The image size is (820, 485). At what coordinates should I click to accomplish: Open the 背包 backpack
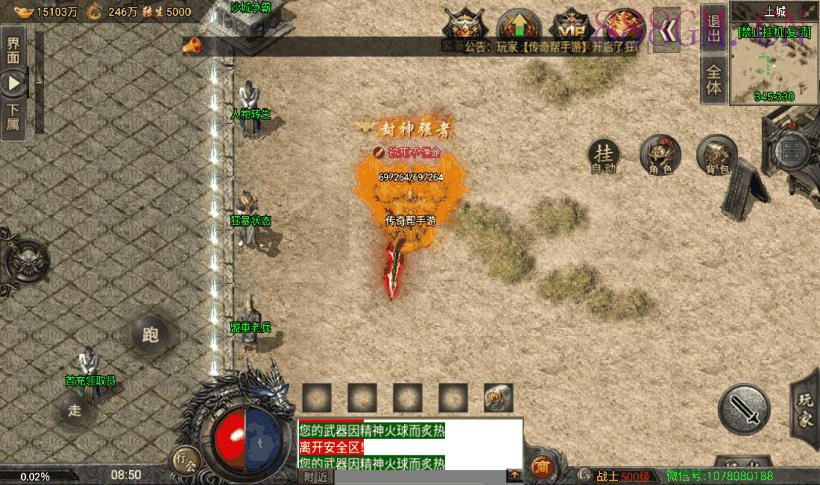pyautogui.click(x=716, y=155)
